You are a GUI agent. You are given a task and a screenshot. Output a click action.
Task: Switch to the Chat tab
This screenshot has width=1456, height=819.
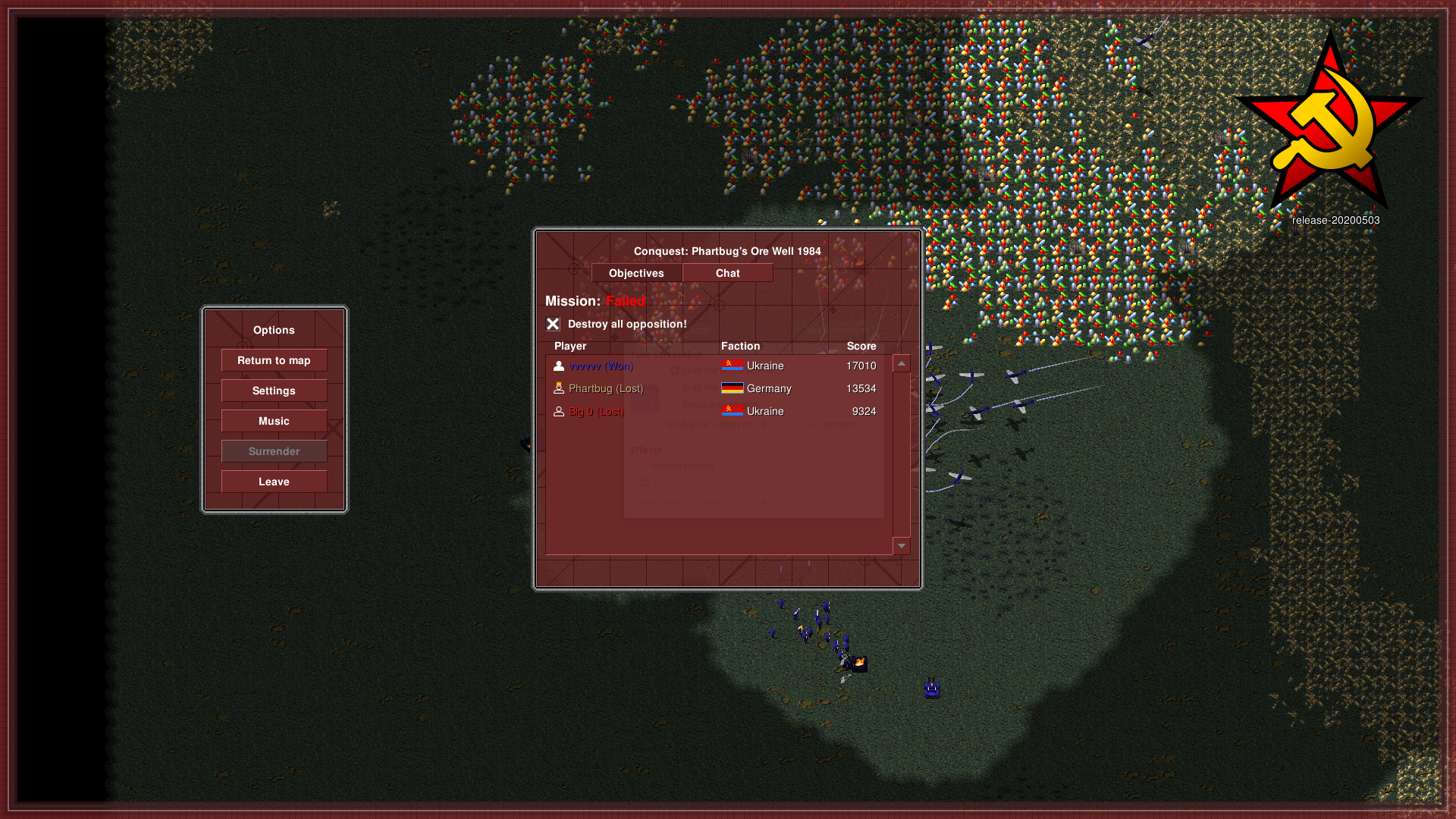727,273
